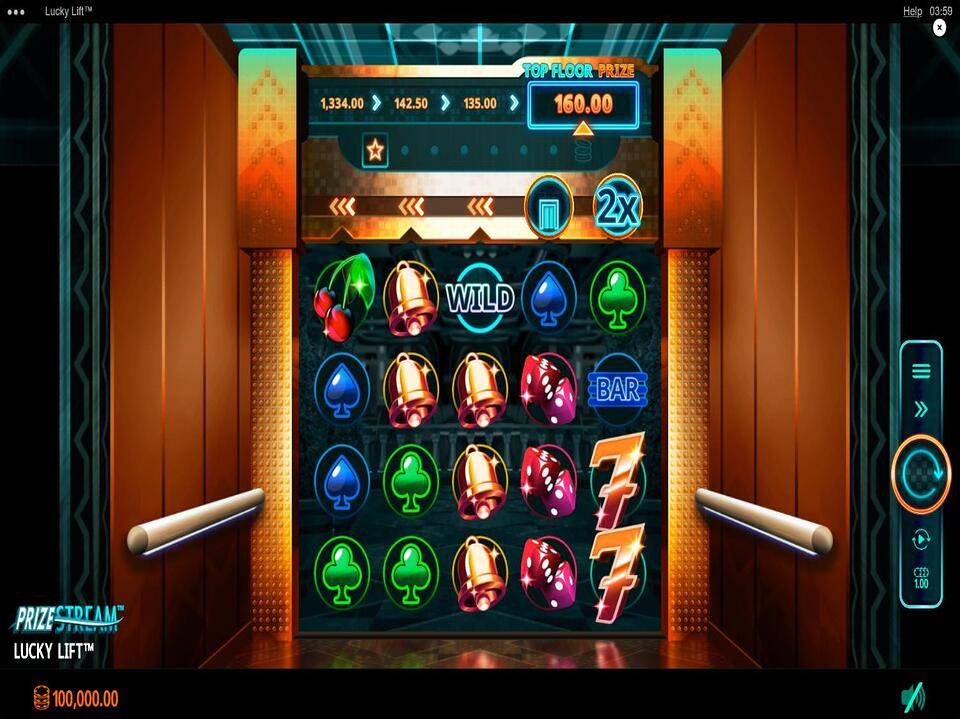Open the hamburger menu on the side panel

(x=921, y=371)
